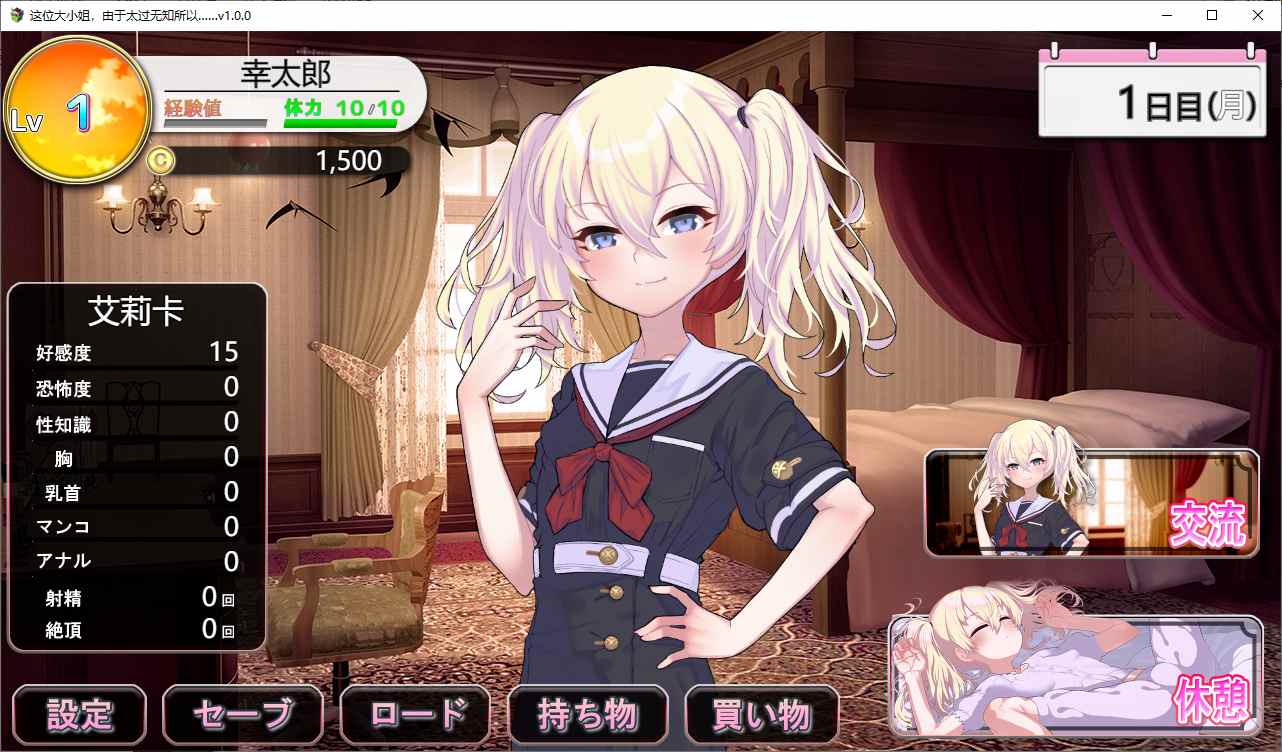Click the game icon in the title bar
1282x752 pixels.
(x=14, y=15)
